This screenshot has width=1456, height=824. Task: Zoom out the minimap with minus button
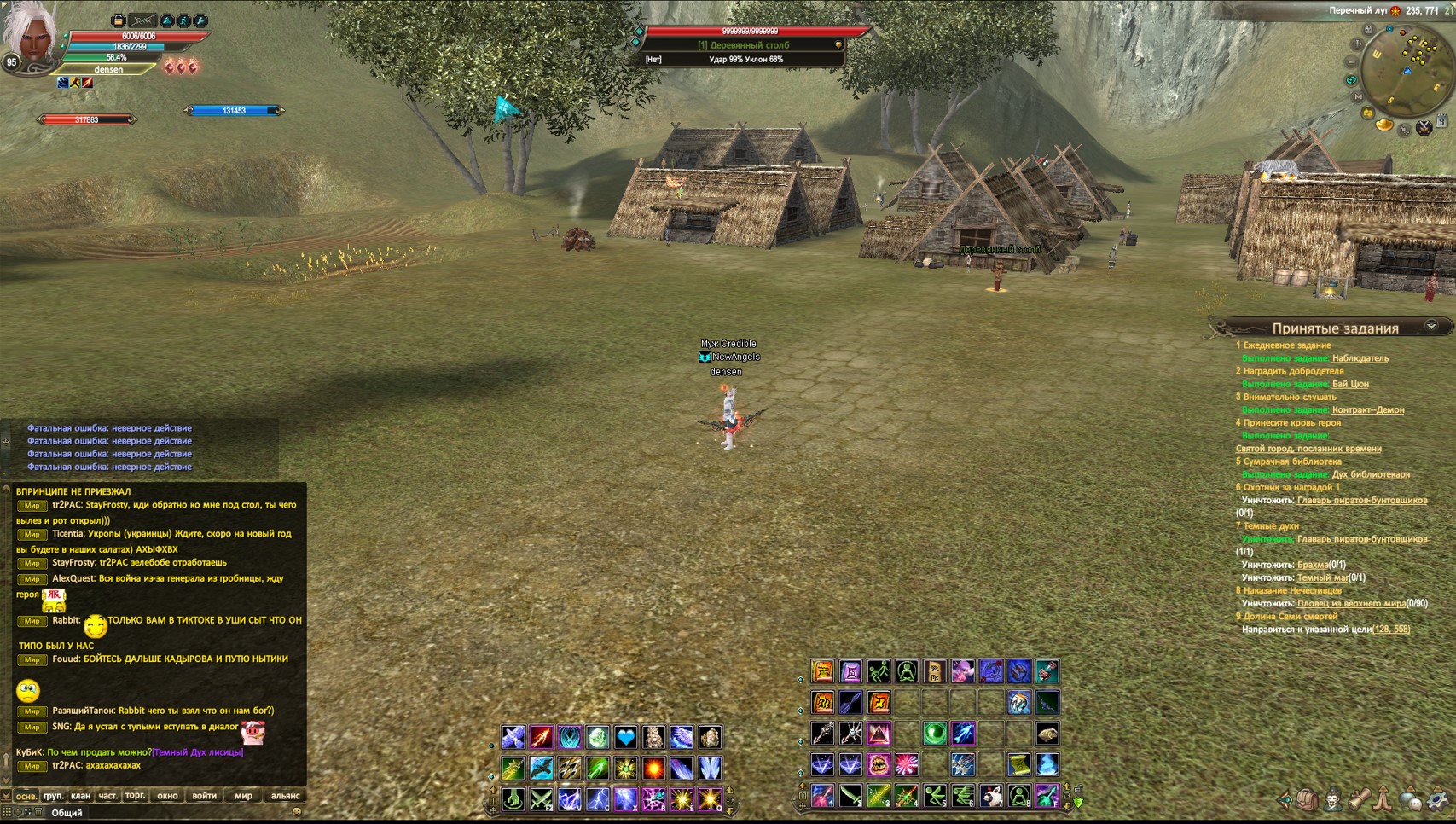click(1350, 62)
